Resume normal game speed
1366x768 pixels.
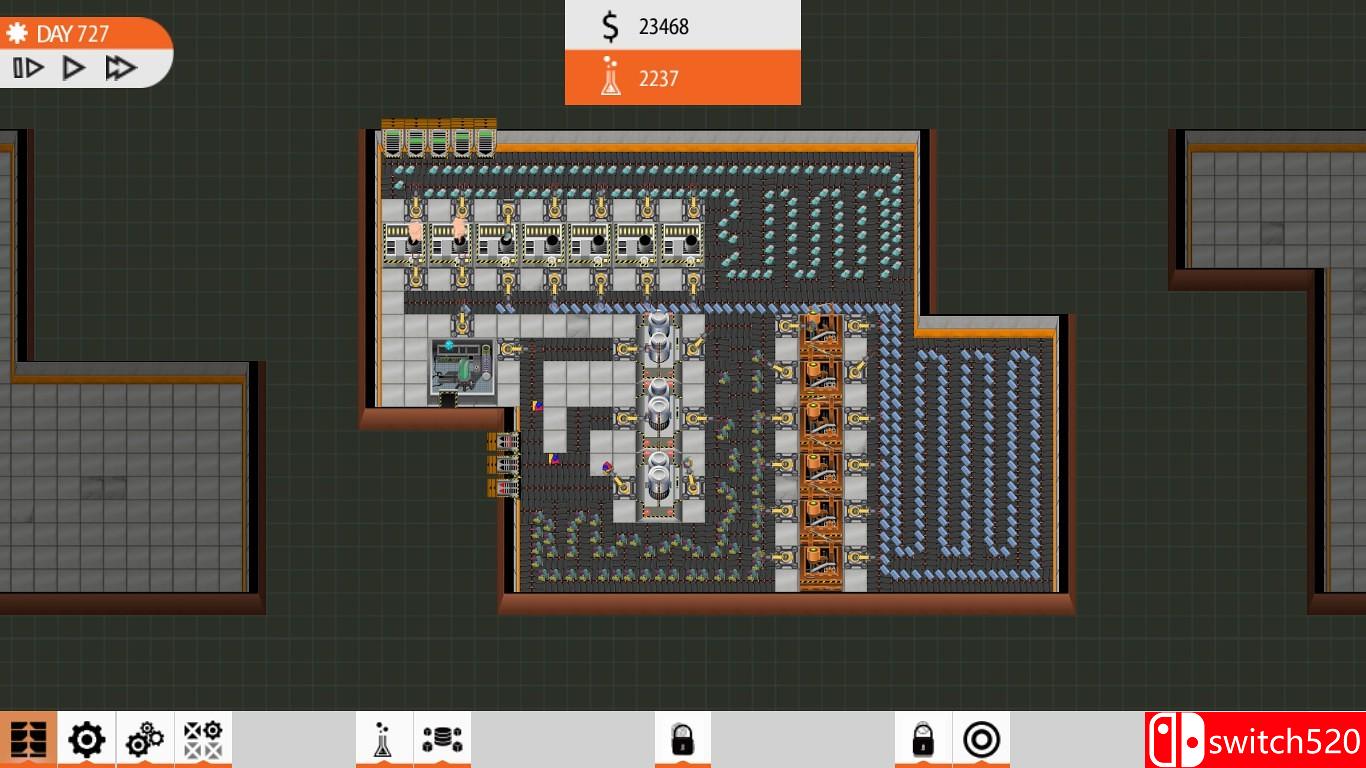[72, 67]
